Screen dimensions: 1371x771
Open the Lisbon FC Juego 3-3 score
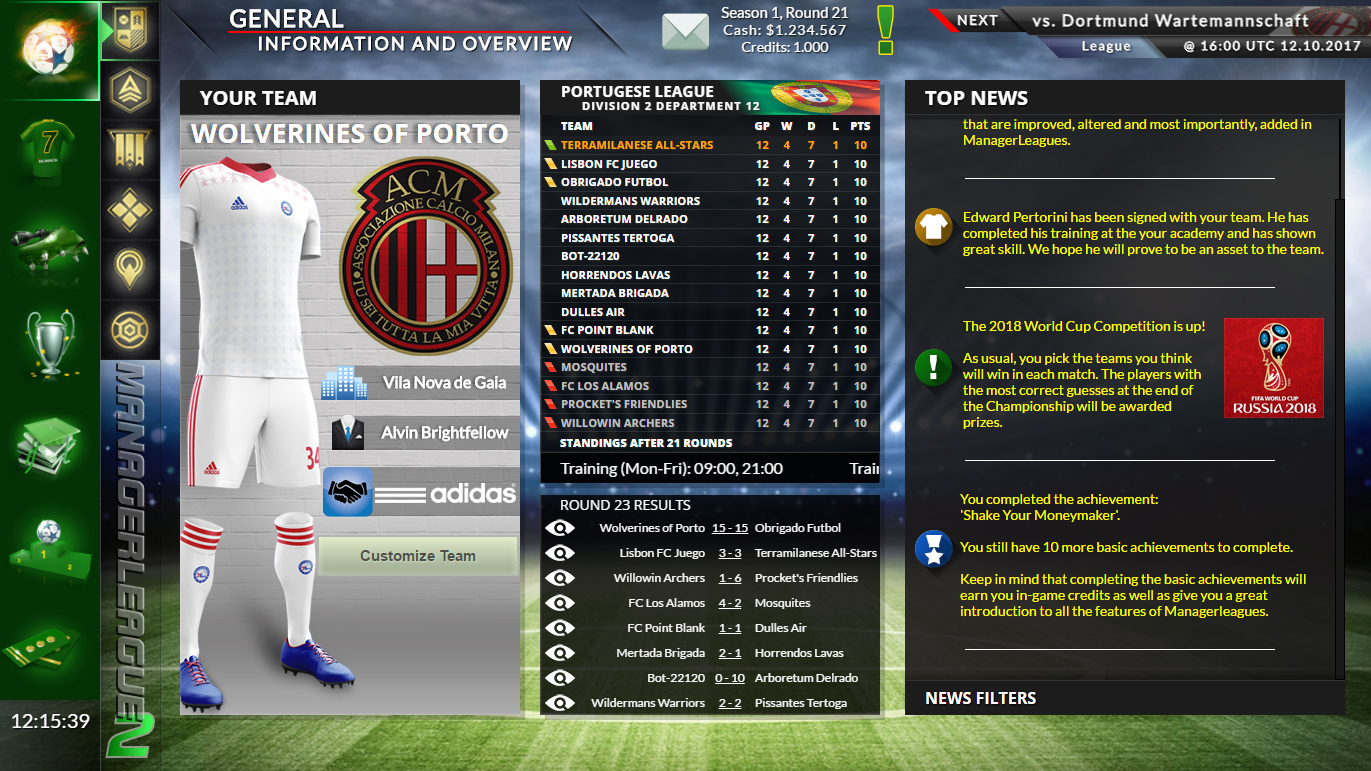(x=727, y=553)
